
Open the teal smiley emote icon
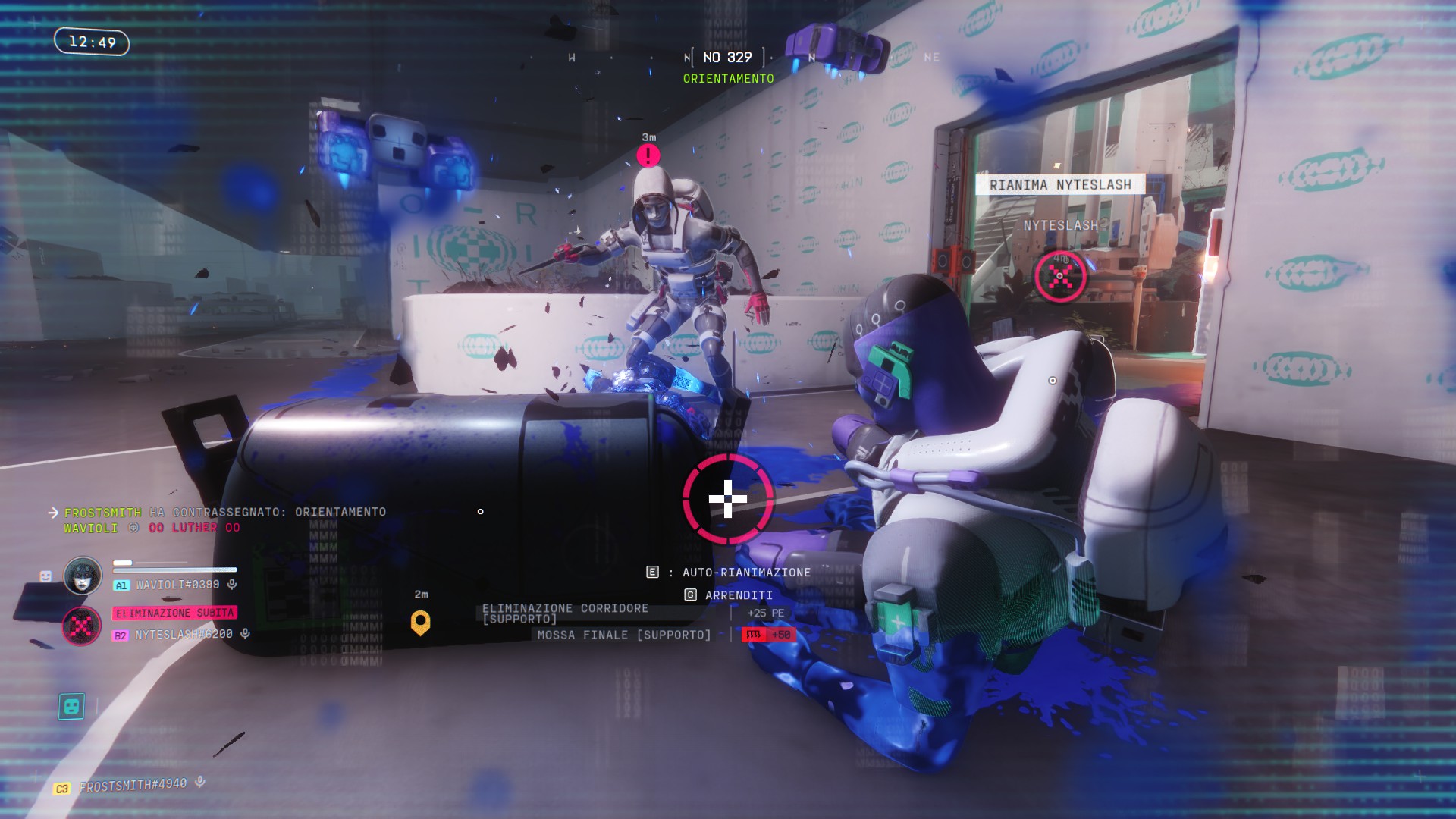(x=71, y=706)
